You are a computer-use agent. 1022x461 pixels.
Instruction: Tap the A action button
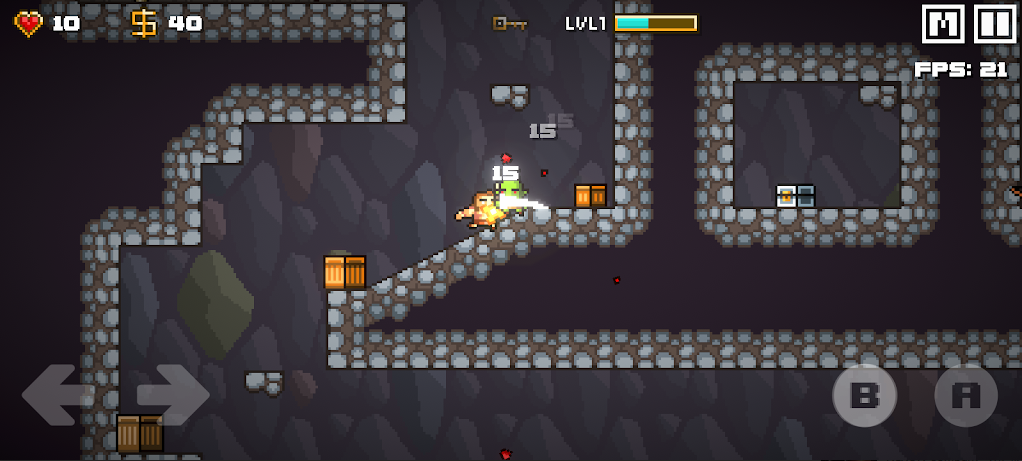(x=966, y=396)
